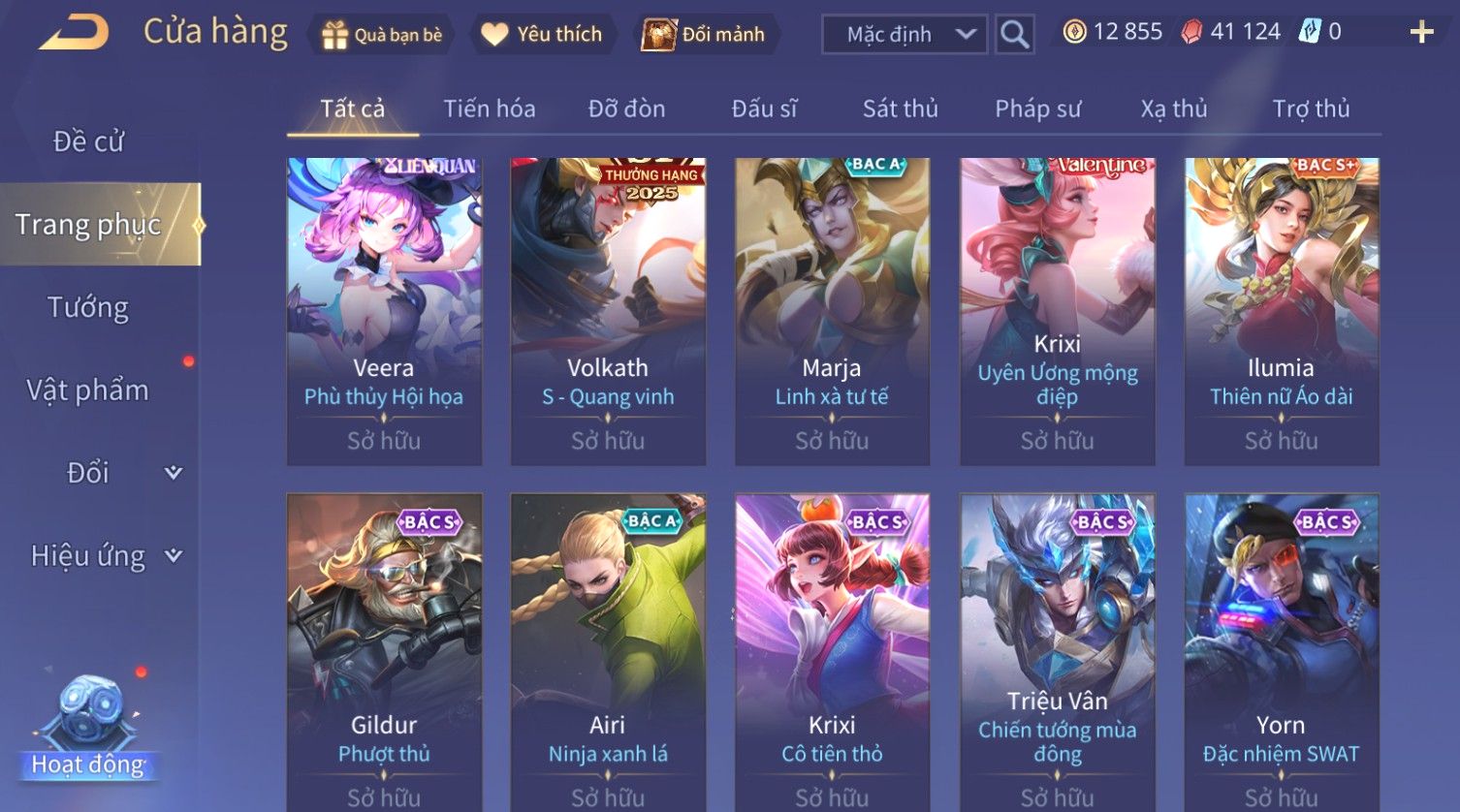Viewport: 1460px width, 812px height.
Task: Show the Sát thủ skins tab
Action: 900,109
